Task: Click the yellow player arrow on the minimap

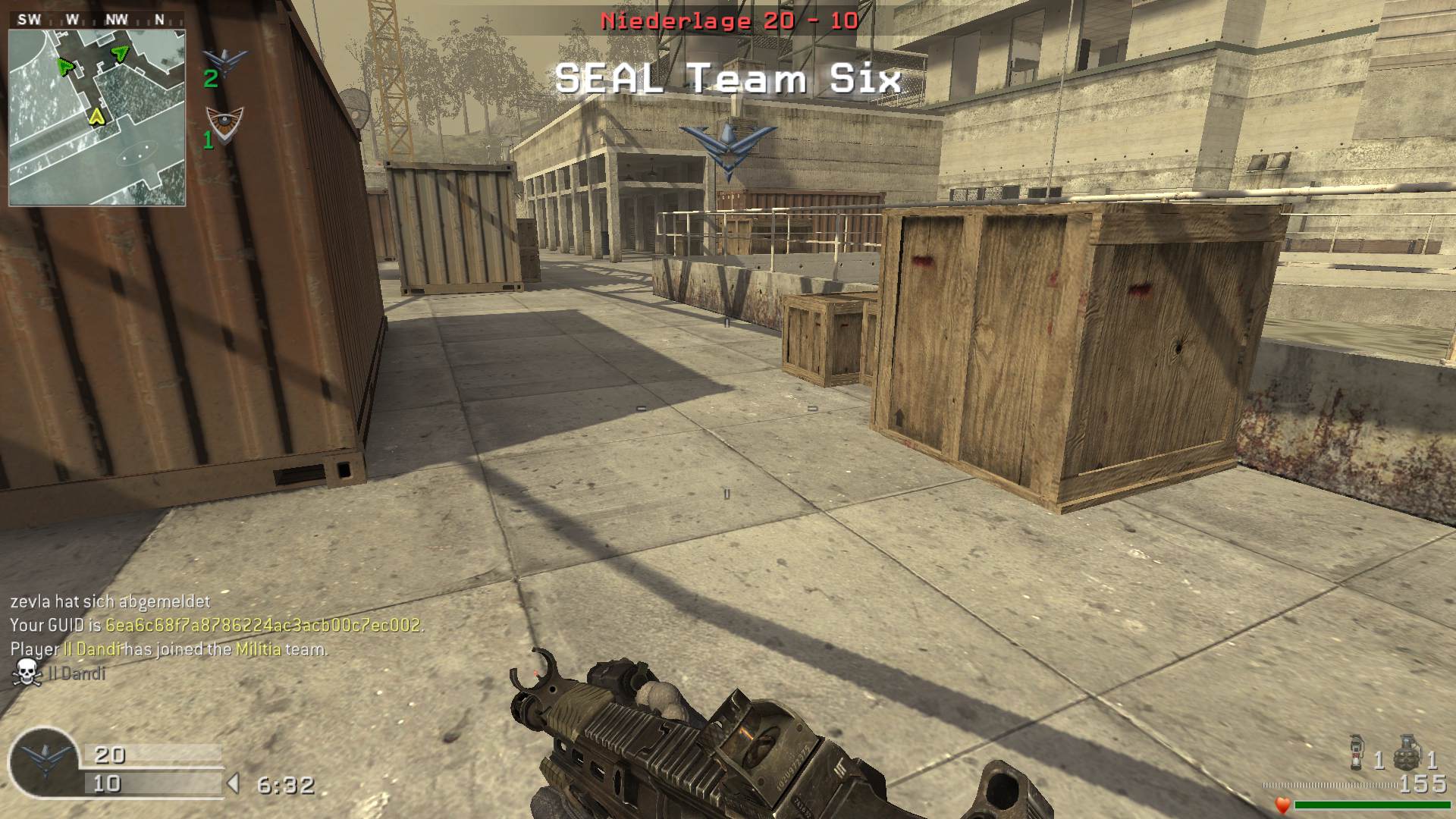Action: pyautogui.click(x=96, y=116)
